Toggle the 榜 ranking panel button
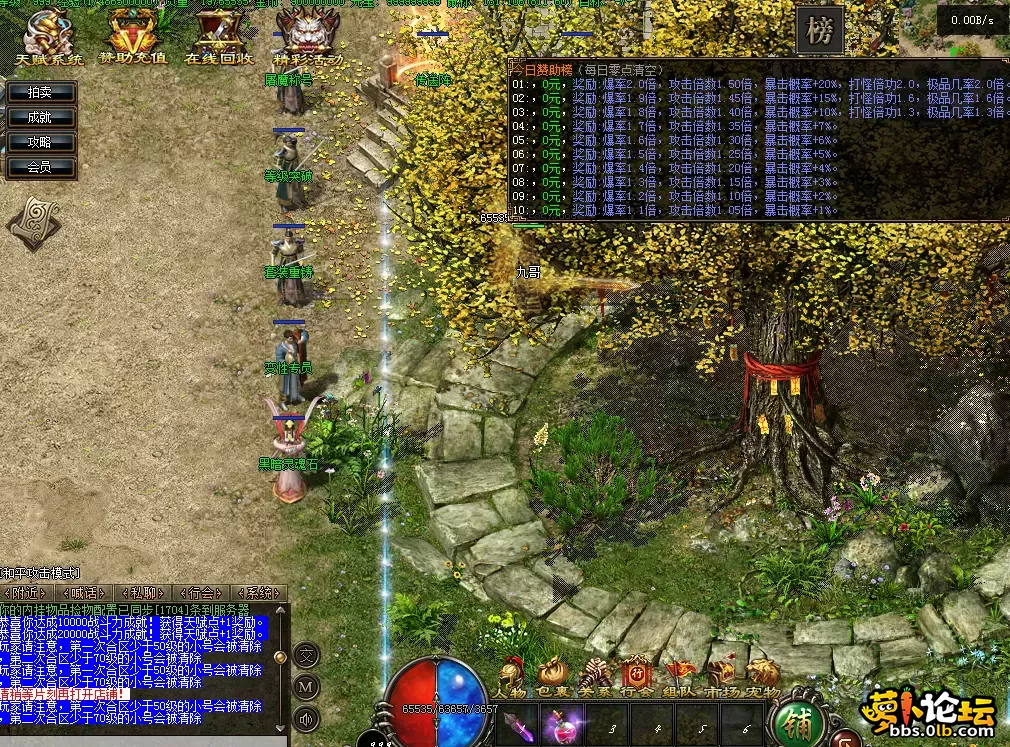Viewport: 1010px width, 747px height. (x=820, y=32)
